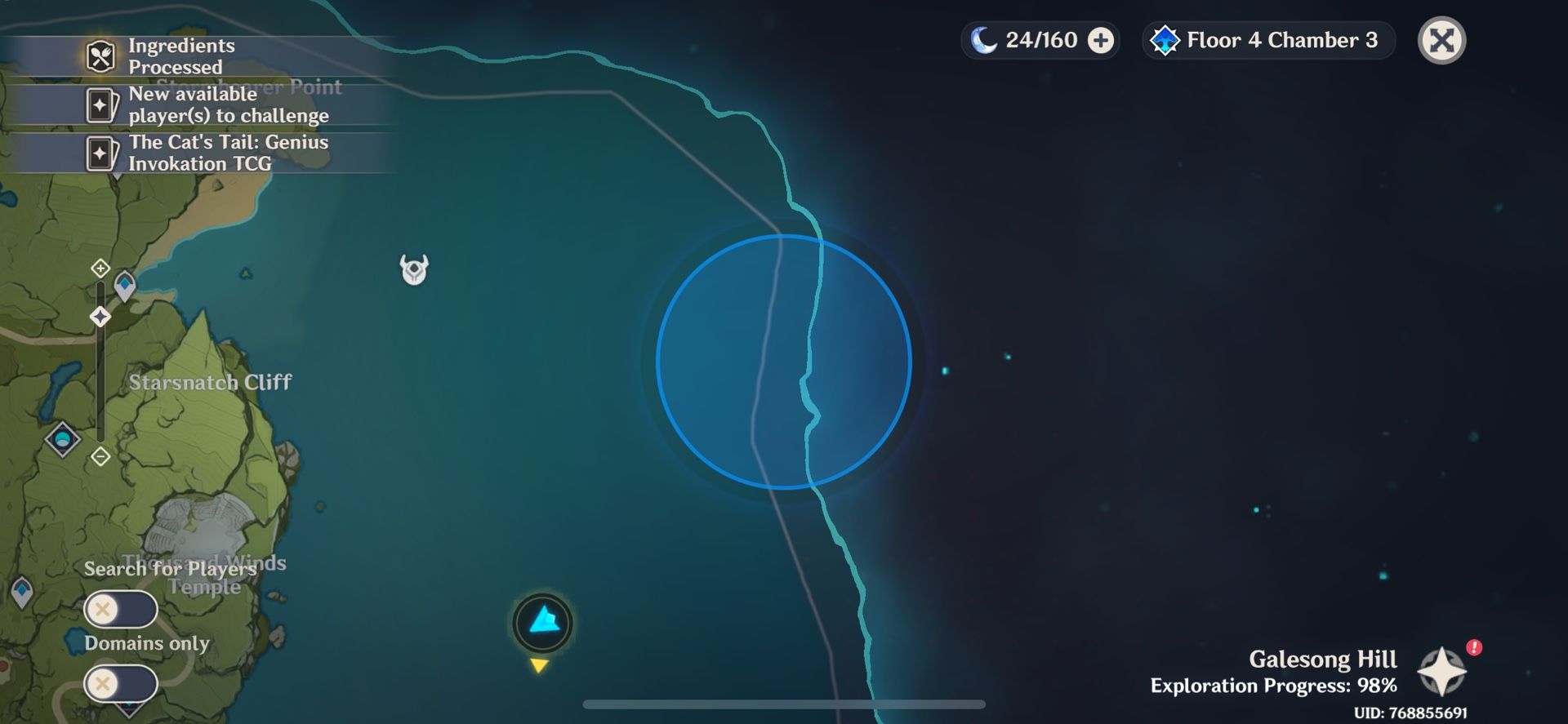Click the Galesong Hill region name

pyautogui.click(x=1323, y=659)
